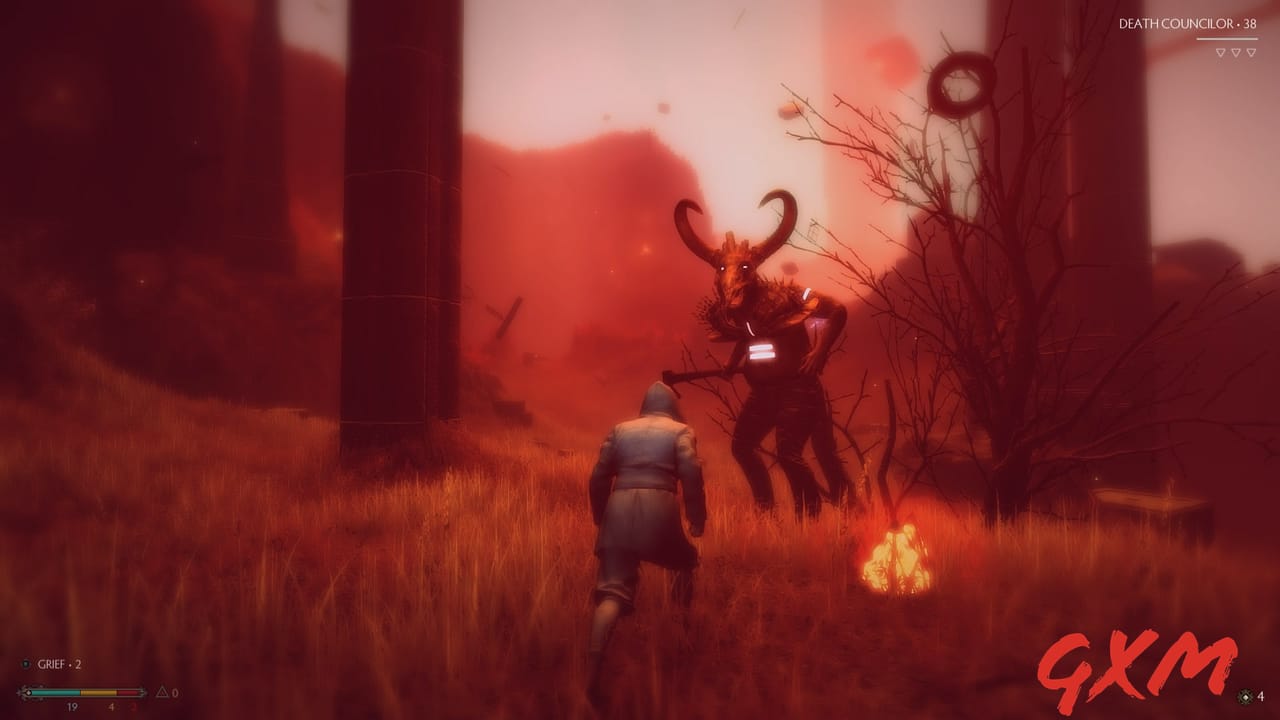Click the GRIEF counter emblem icon
1280x720 pixels.
(26, 664)
